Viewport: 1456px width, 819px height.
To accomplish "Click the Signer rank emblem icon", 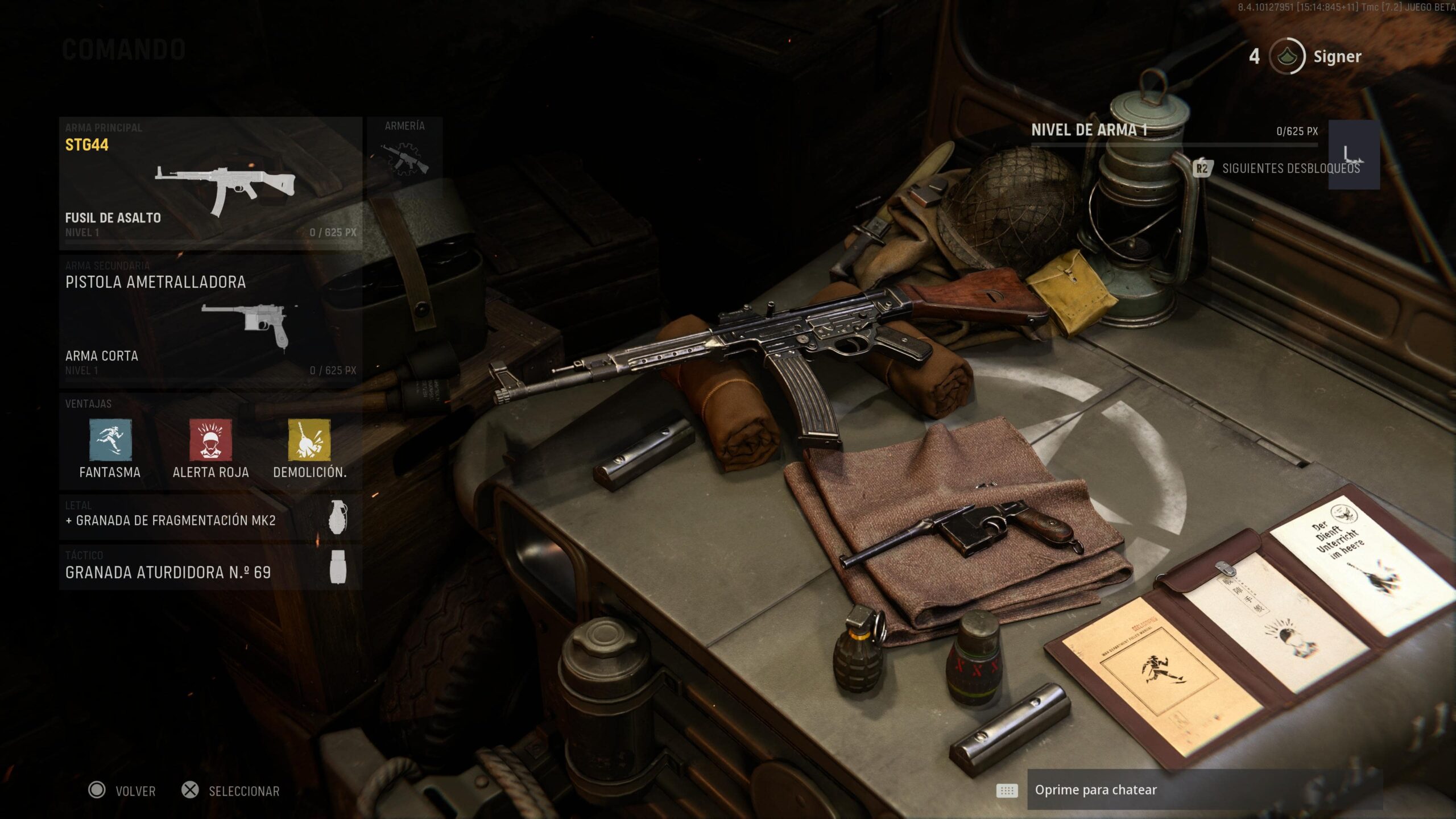I will (1289, 56).
